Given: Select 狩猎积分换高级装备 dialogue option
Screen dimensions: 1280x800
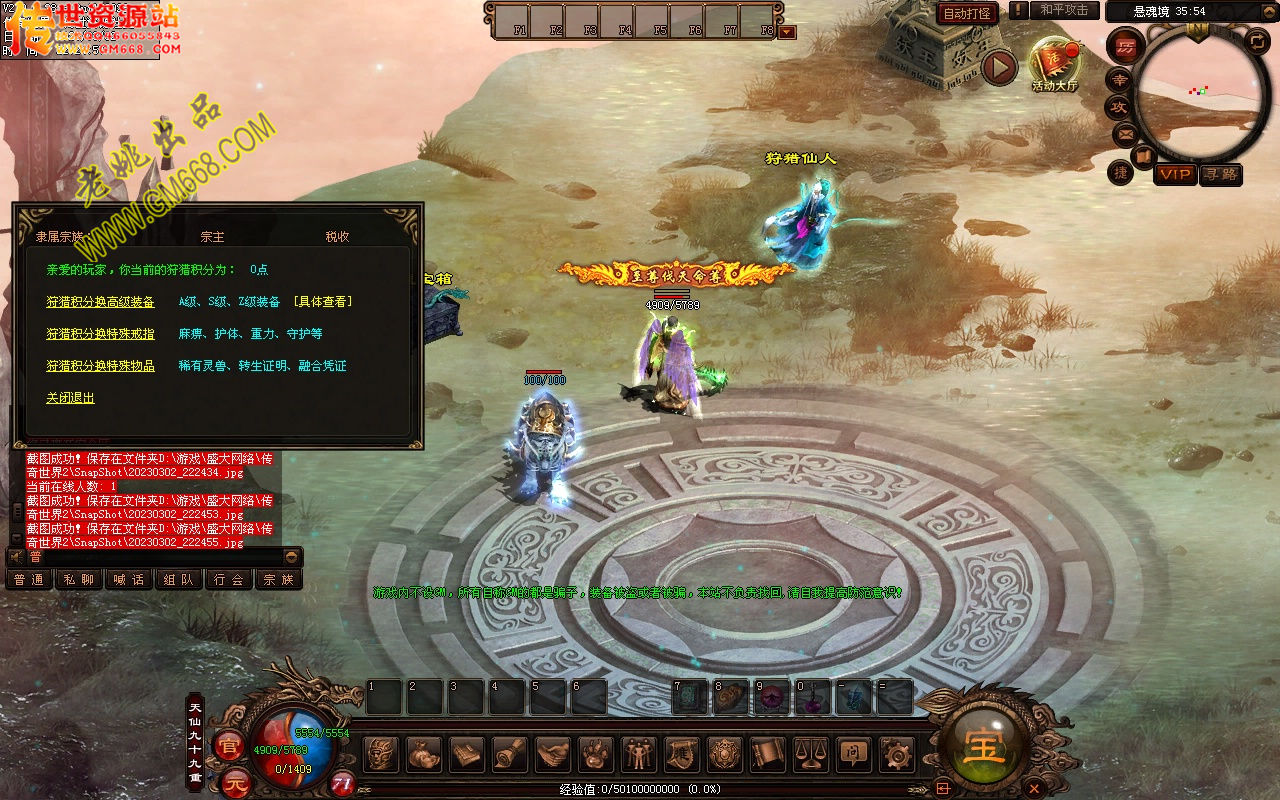Looking at the screenshot, I should coord(100,302).
